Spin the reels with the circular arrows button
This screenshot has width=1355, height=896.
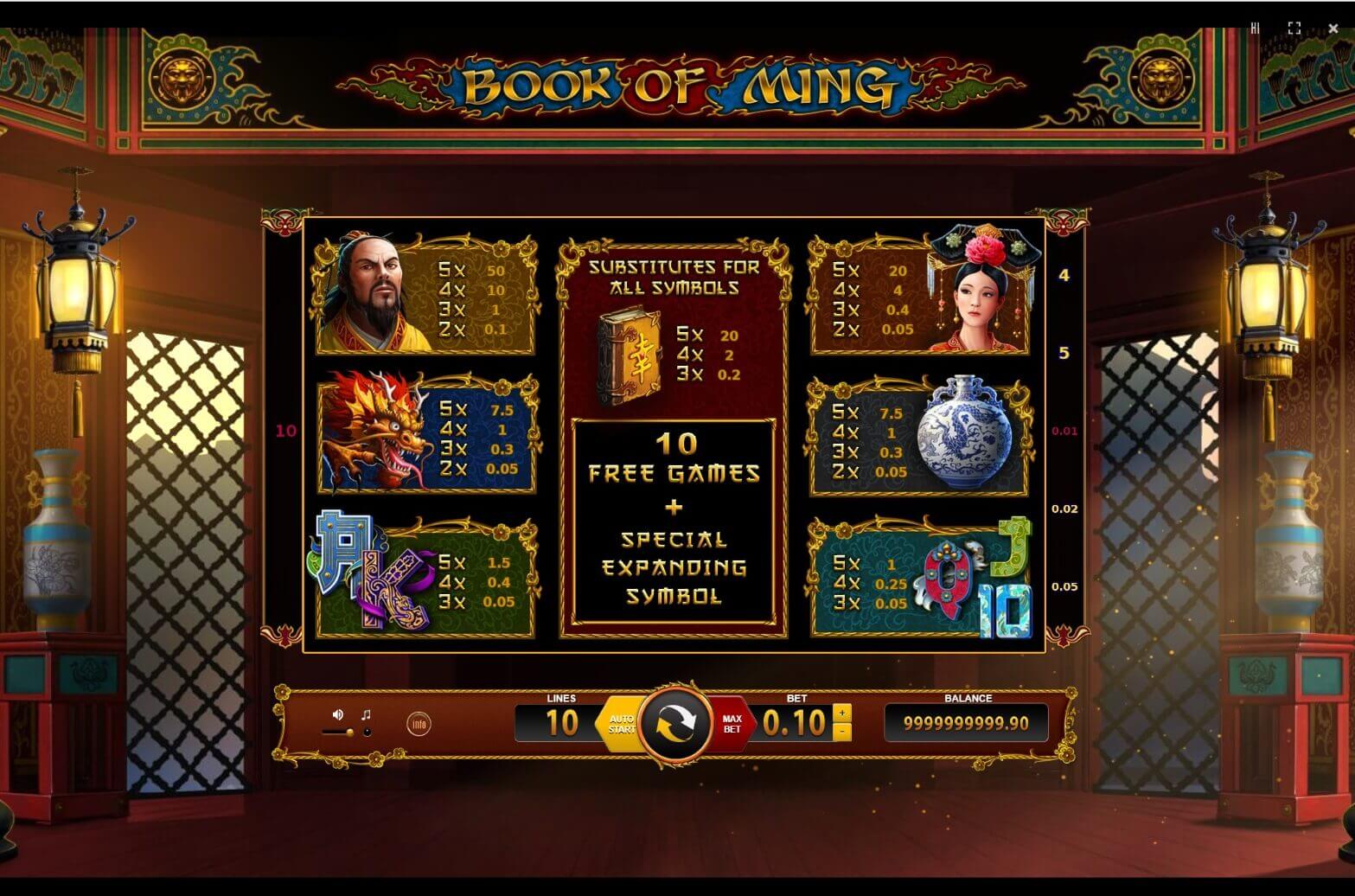[675, 725]
